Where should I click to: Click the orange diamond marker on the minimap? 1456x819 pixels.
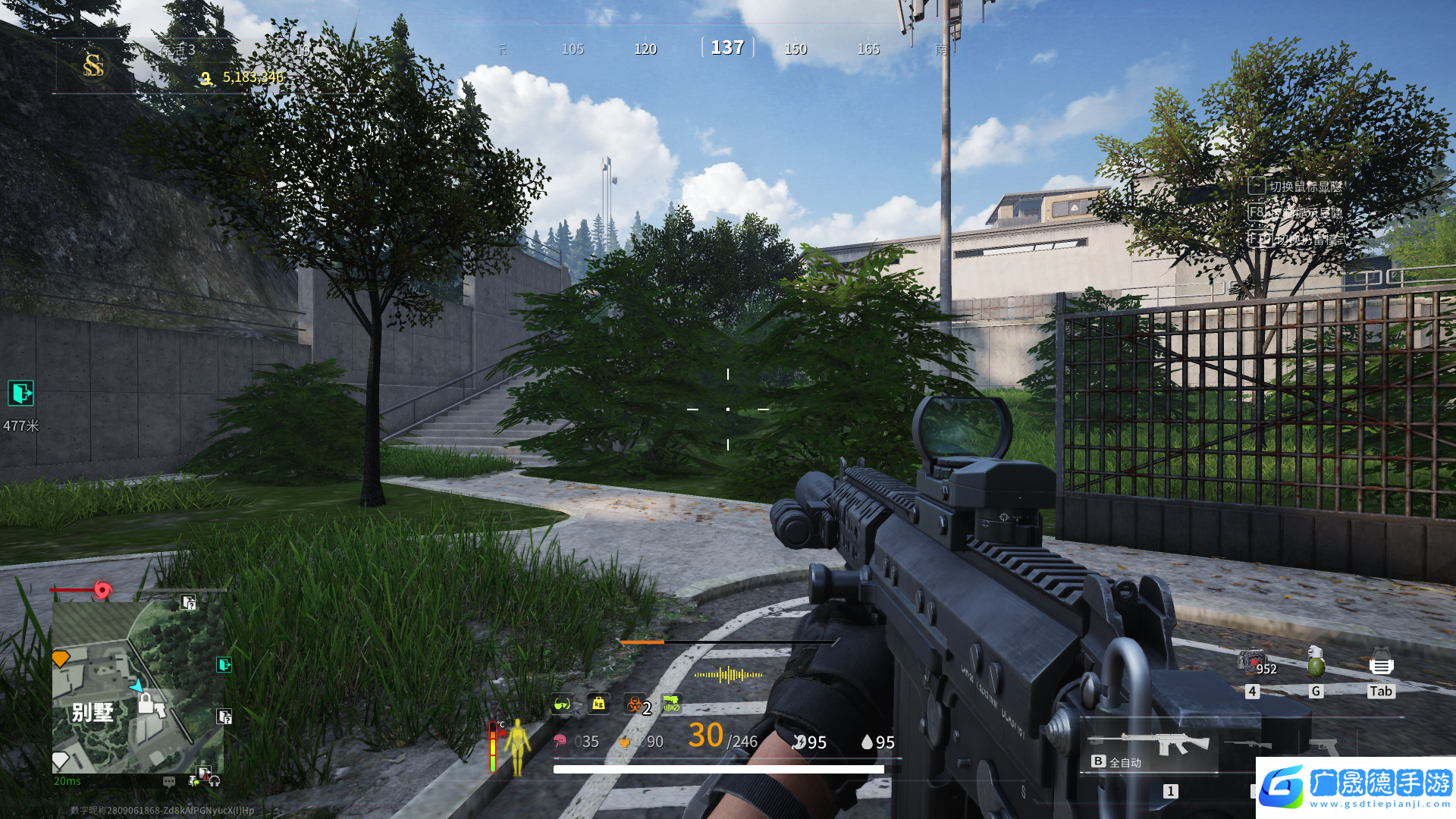(61, 658)
